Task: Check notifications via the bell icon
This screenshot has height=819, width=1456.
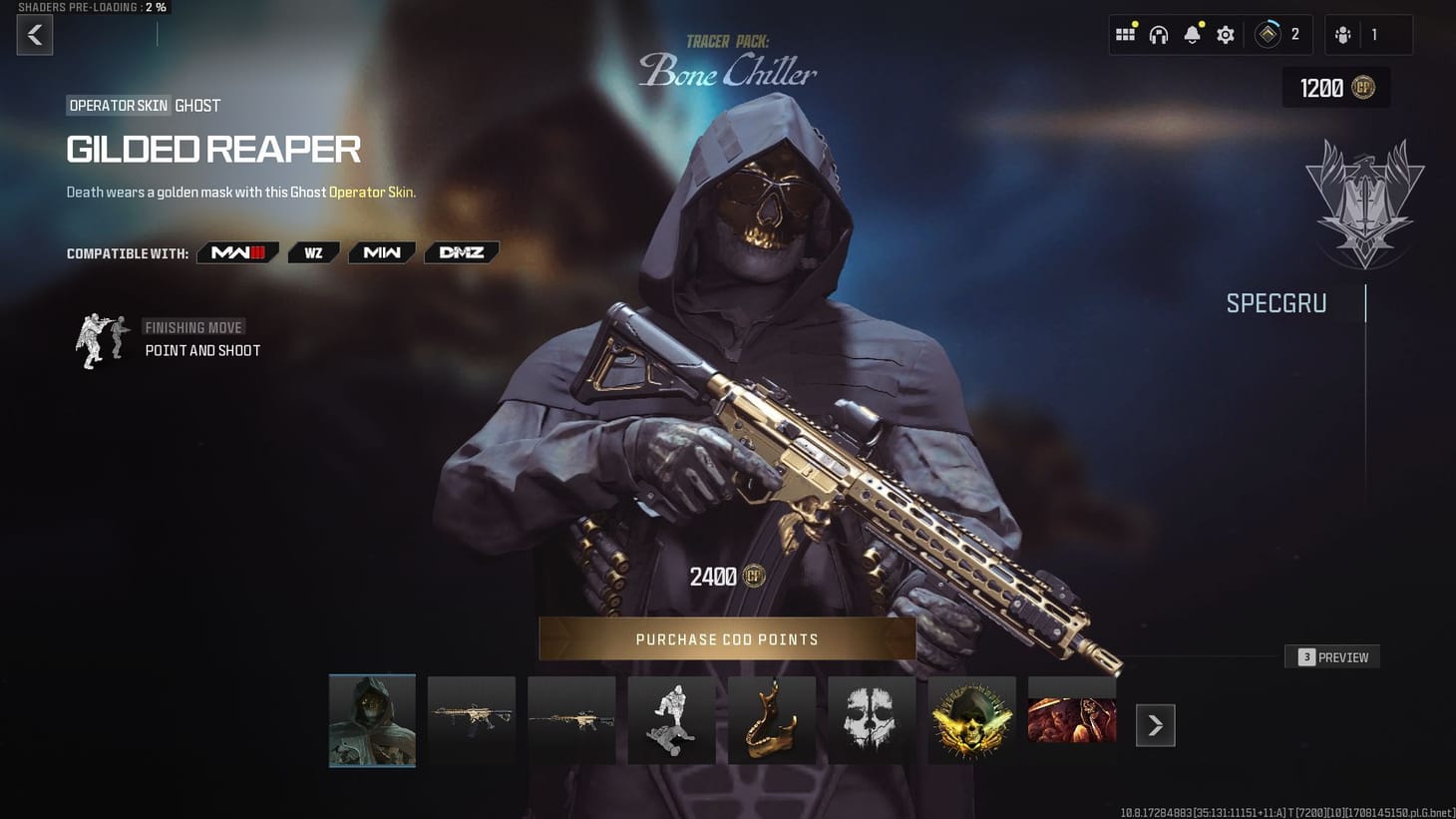Action: 1192,33
